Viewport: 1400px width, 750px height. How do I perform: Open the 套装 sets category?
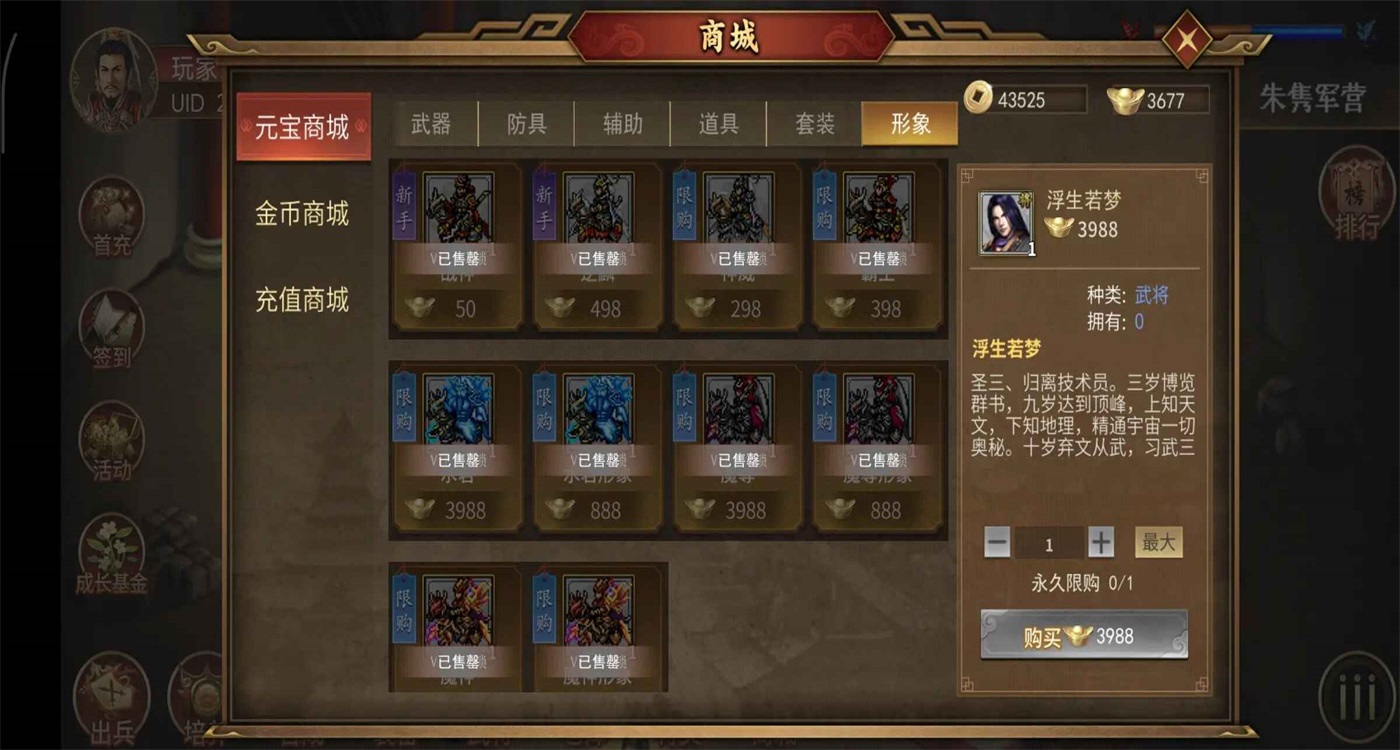point(813,123)
